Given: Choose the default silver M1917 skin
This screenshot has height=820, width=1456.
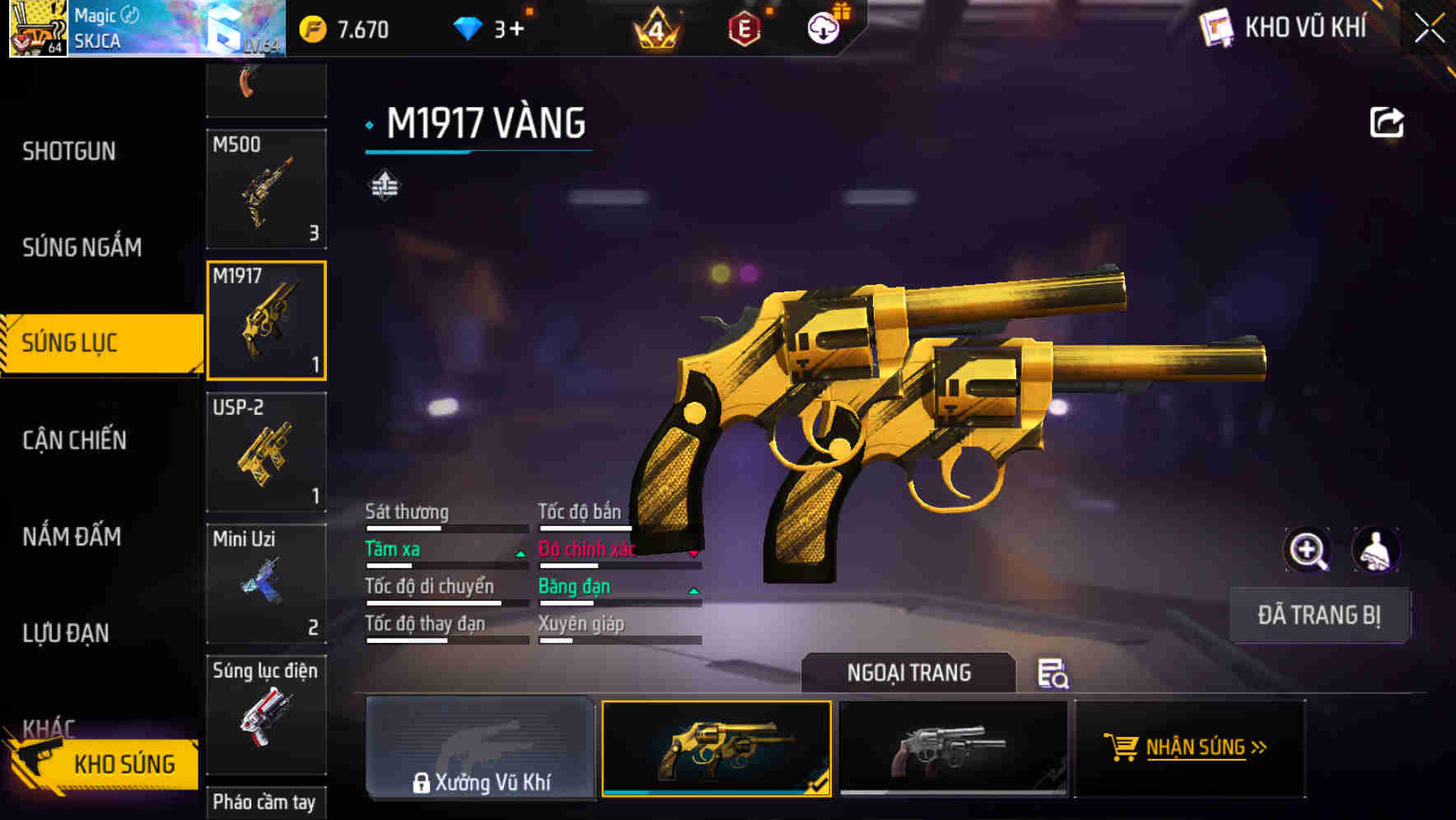Looking at the screenshot, I should [953, 748].
